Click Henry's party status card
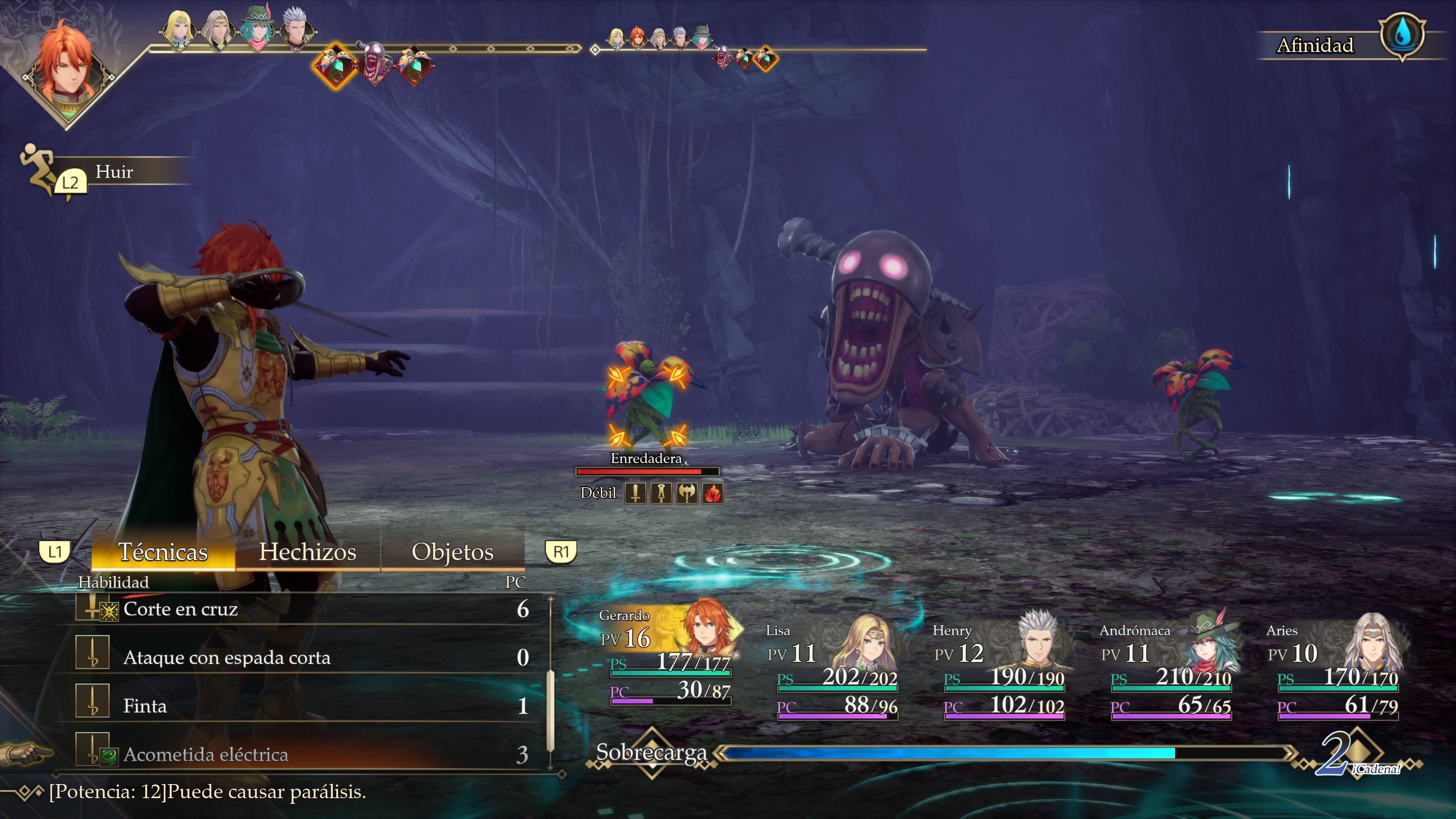The width and height of the screenshot is (1456, 819). click(1003, 670)
